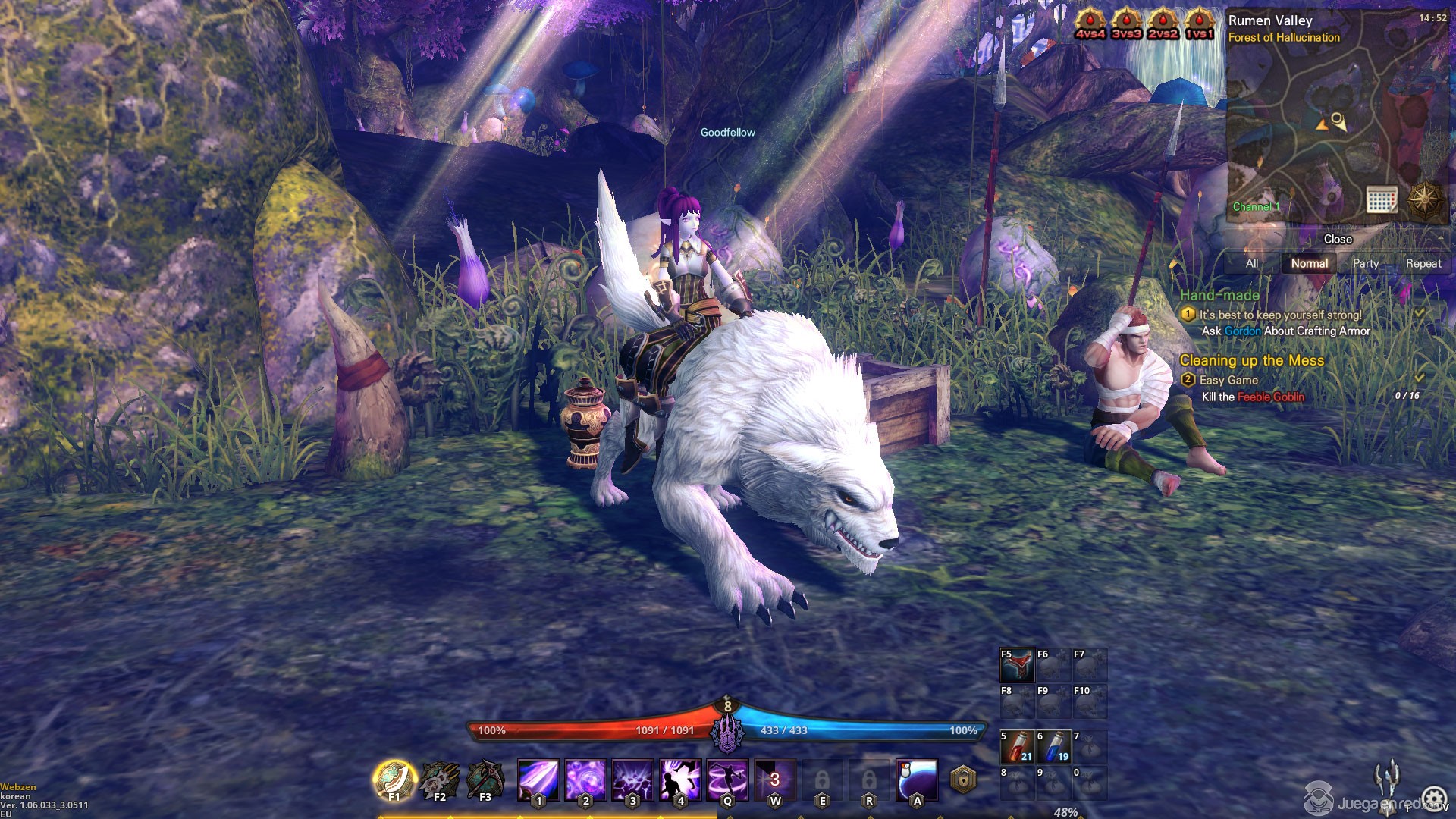Use the blue mana potion slot

tap(1053, 747)
